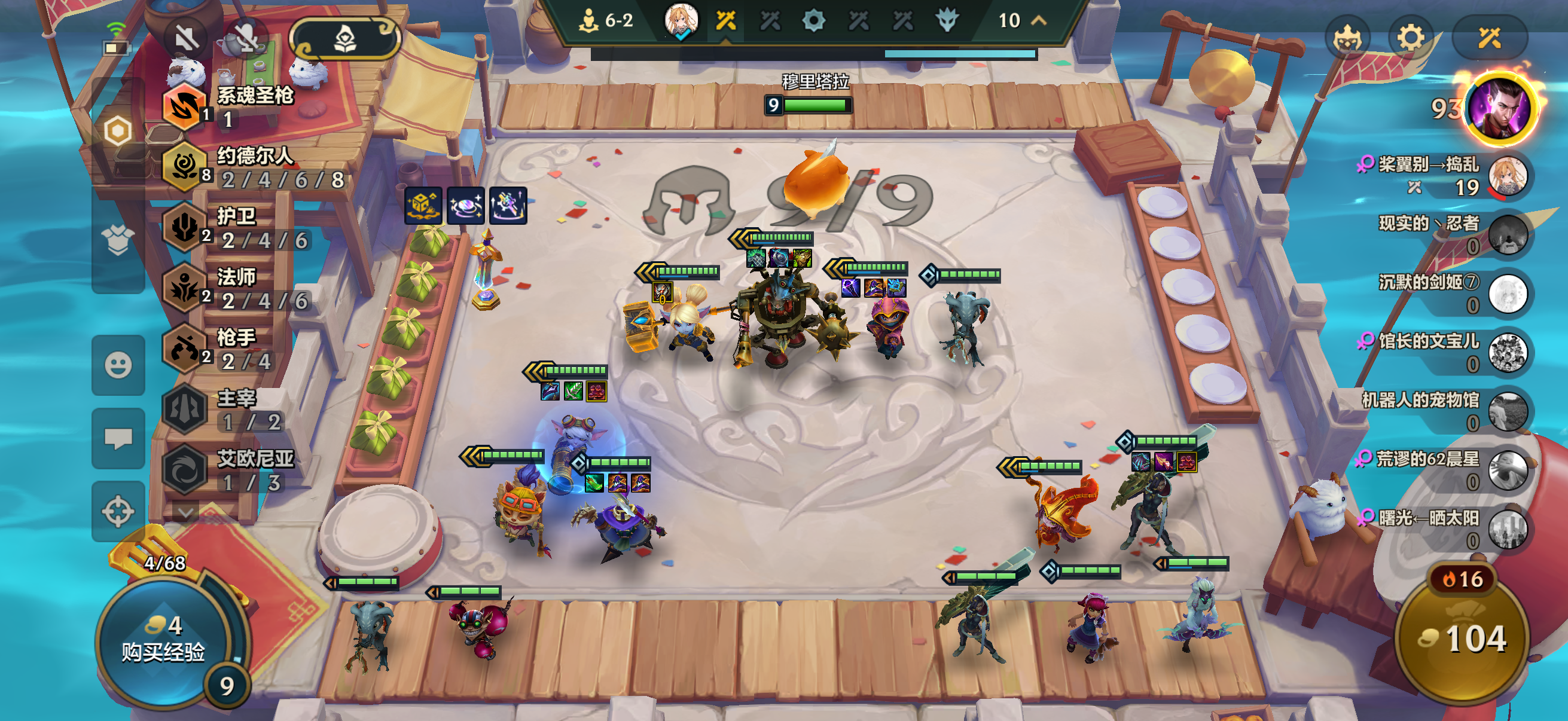
Task: Expand the round tracker arrow beside 10
Action: click(x=1039, y=21)
